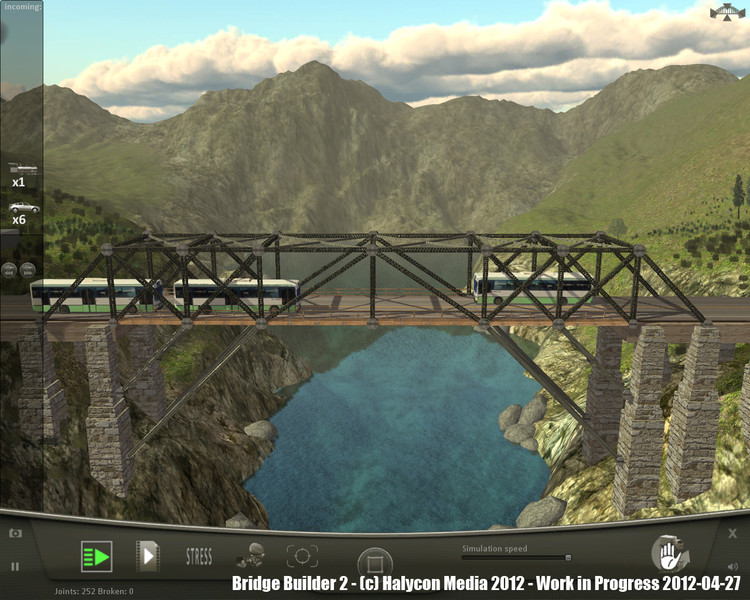Select the car in the incoming panel
Screen dimensions: 750x600
pyautogui.click(x=22, y=207)
